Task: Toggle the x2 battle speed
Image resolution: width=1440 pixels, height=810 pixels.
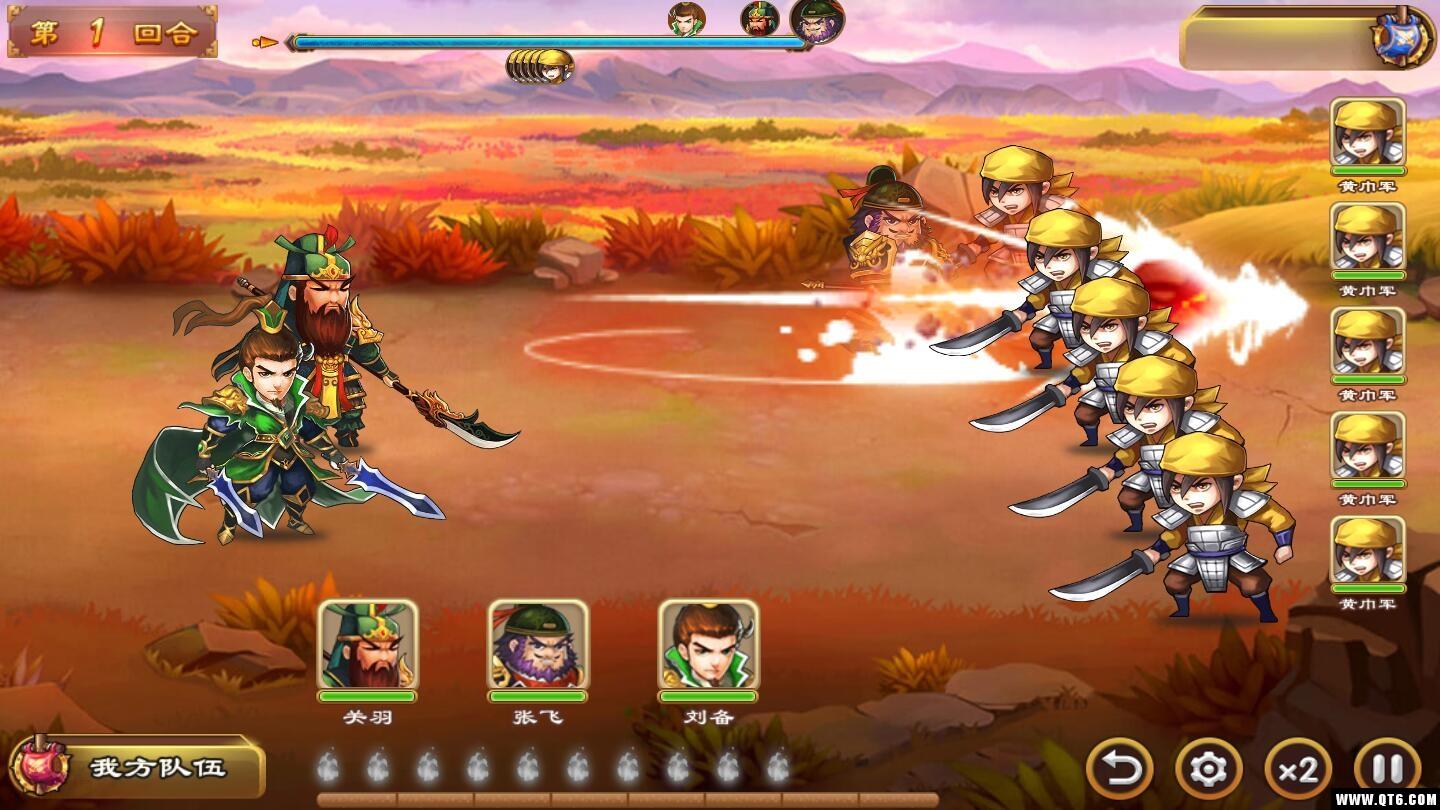Action: [1298, 768]
